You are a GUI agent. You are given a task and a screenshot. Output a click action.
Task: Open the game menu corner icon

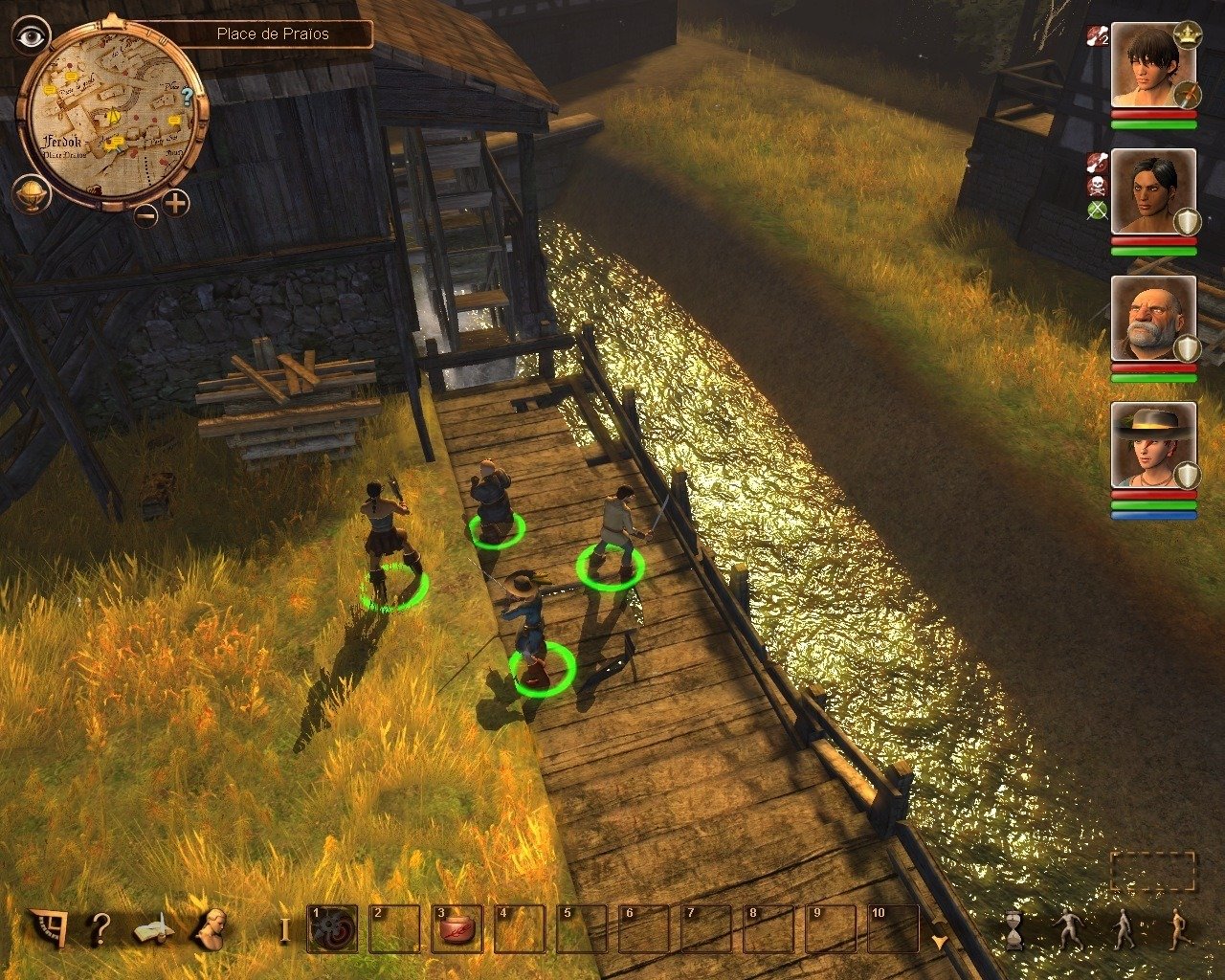pos(47,928)
